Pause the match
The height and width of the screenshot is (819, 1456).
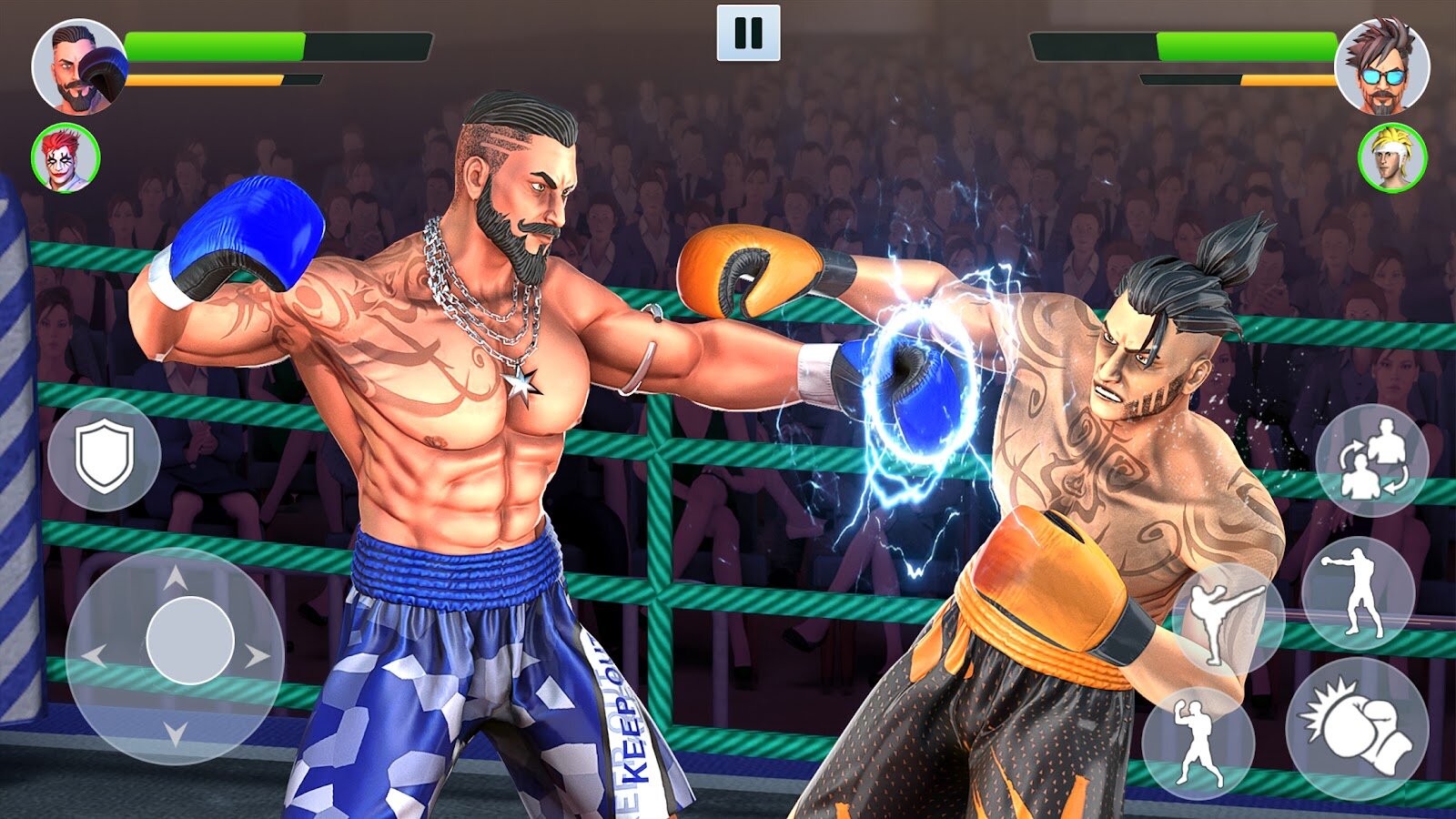pos(748,34)
